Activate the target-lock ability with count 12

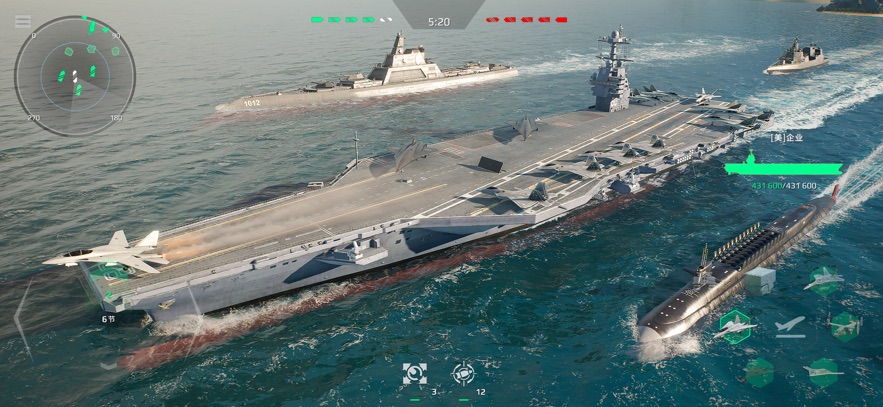463,374
